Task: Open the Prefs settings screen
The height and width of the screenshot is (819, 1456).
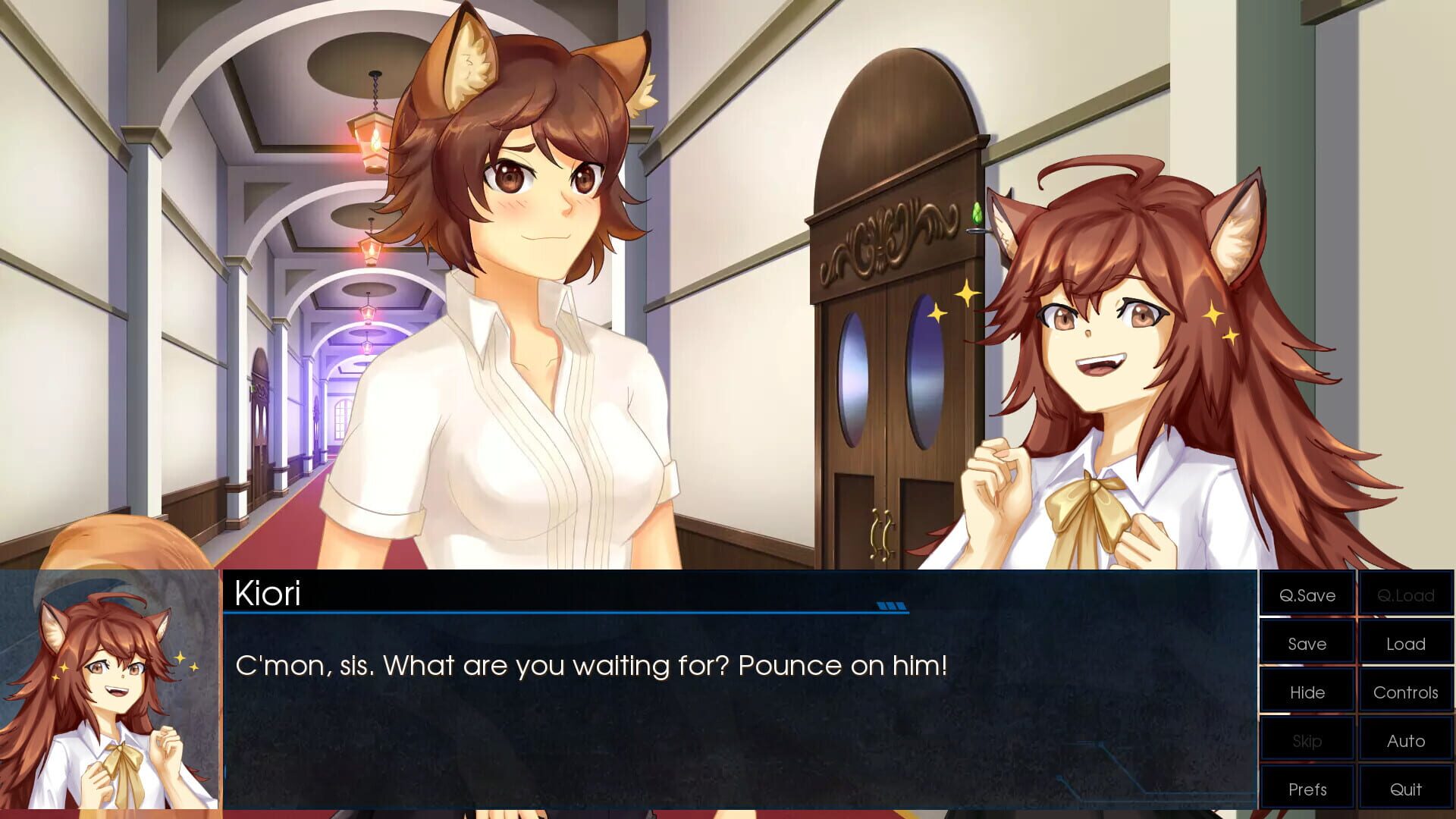Action: [1306, 788]
